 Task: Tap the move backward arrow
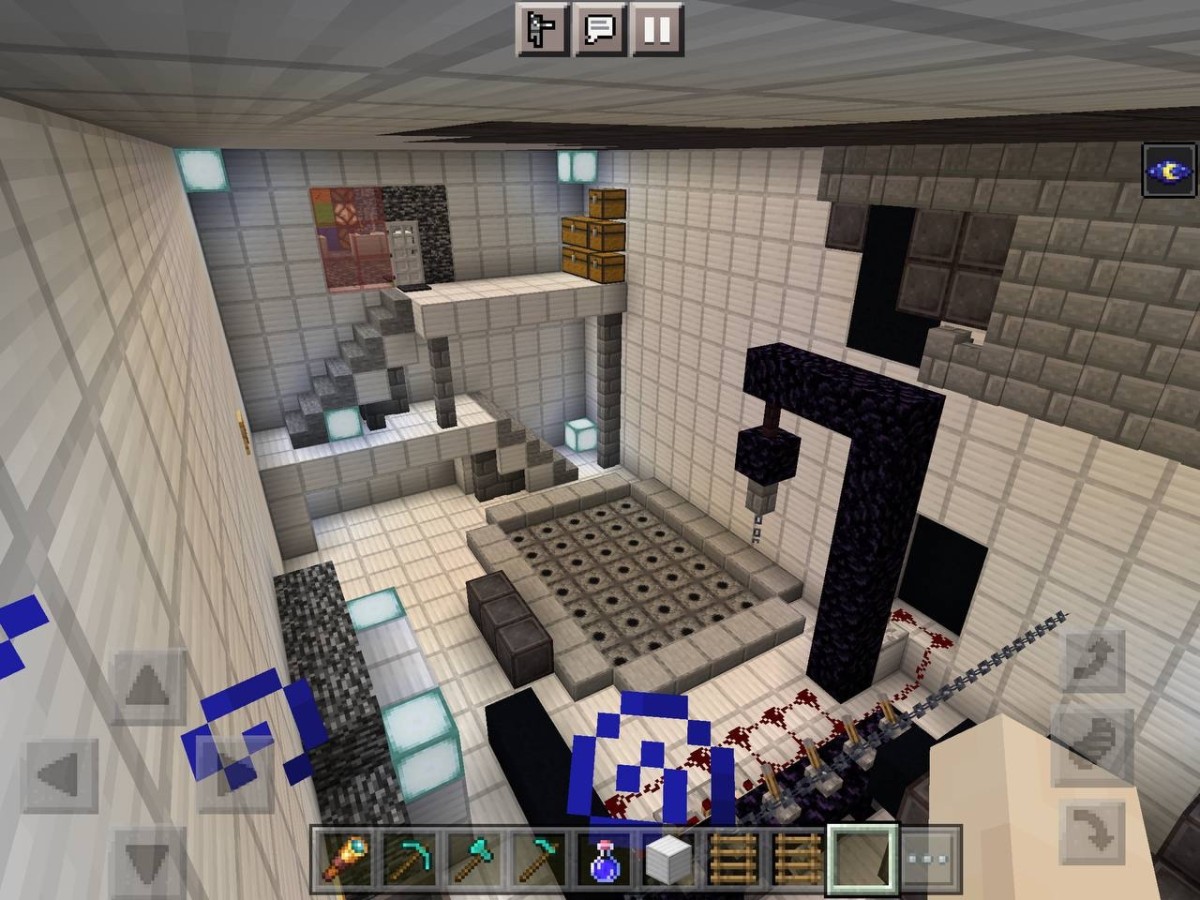pyautogui.click(x=148, y=862)
